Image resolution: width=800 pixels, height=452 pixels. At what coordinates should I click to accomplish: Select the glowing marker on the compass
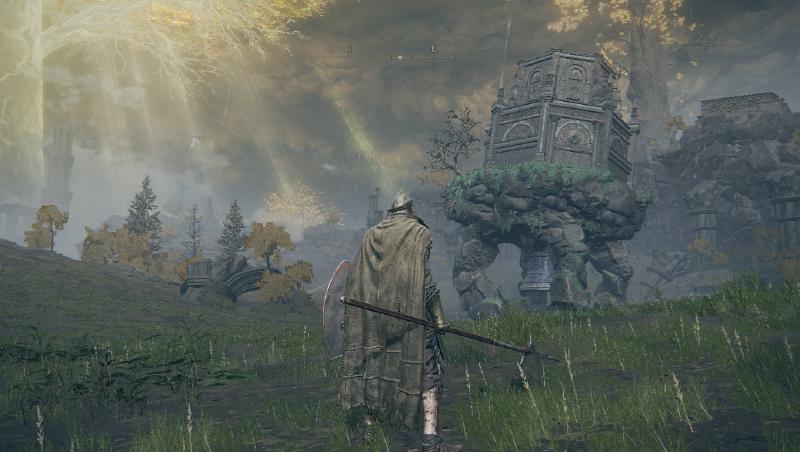[399, 57]
